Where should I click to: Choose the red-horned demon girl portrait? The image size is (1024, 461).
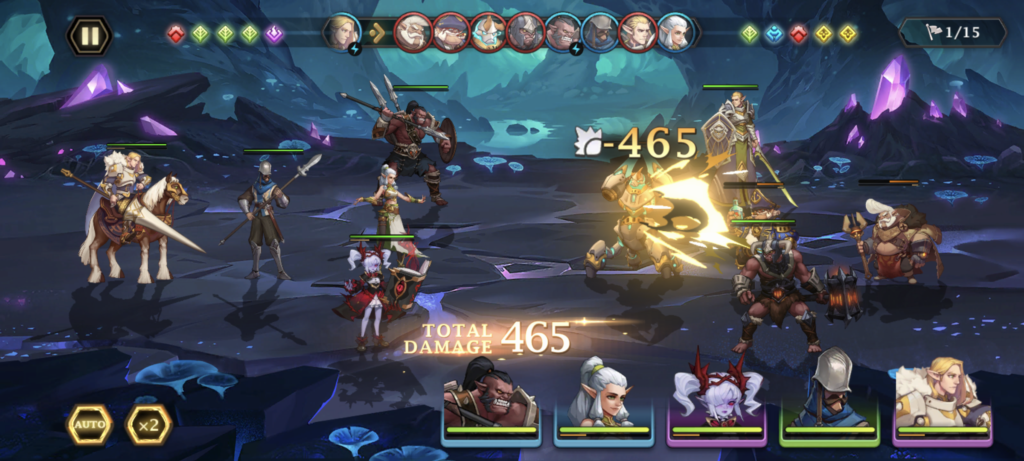717,397
